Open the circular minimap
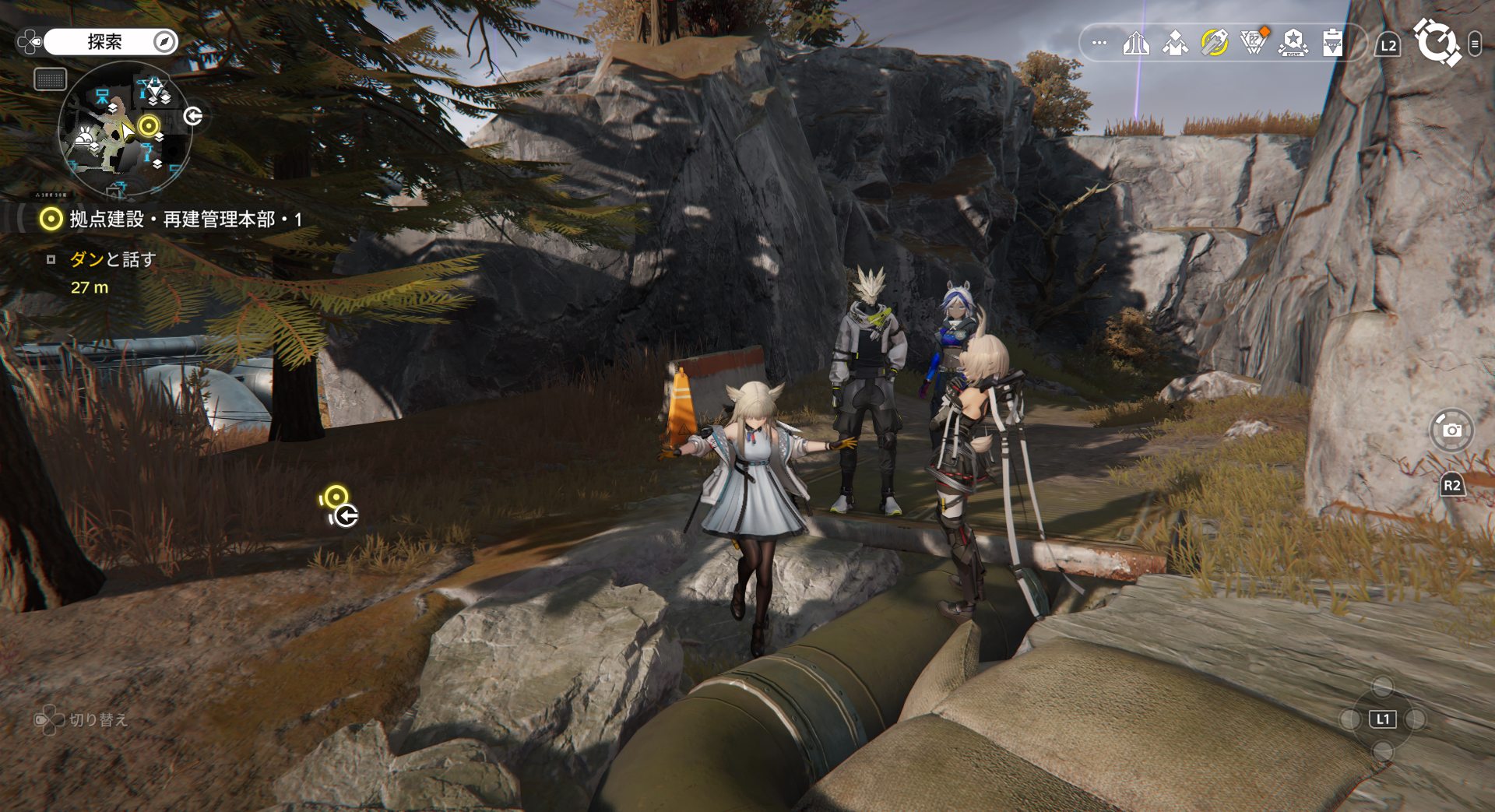The width and height of the screenshot is (1495, 812). click(x=125, y=128)
